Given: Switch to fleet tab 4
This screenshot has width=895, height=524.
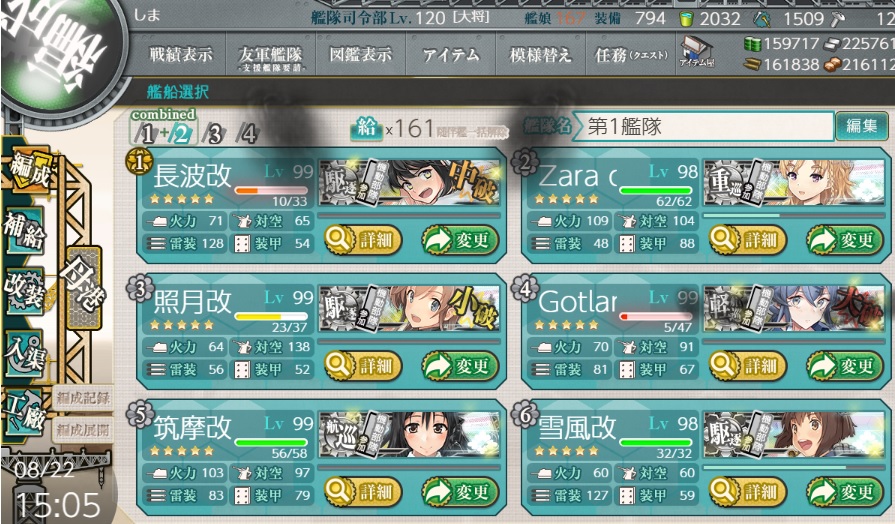Looking at the screenshot, I should pos(246,134).
